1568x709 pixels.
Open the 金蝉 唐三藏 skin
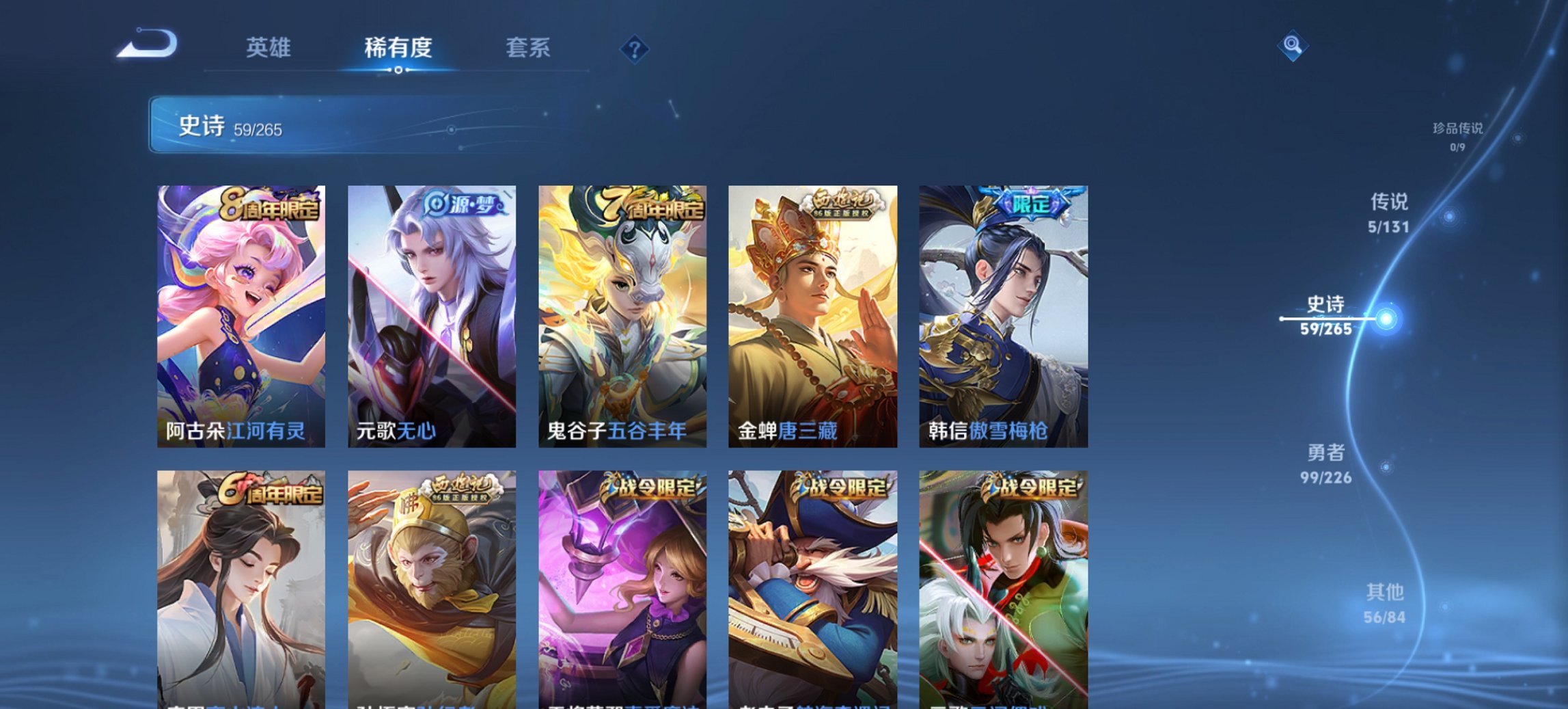[x=813, y=315]
